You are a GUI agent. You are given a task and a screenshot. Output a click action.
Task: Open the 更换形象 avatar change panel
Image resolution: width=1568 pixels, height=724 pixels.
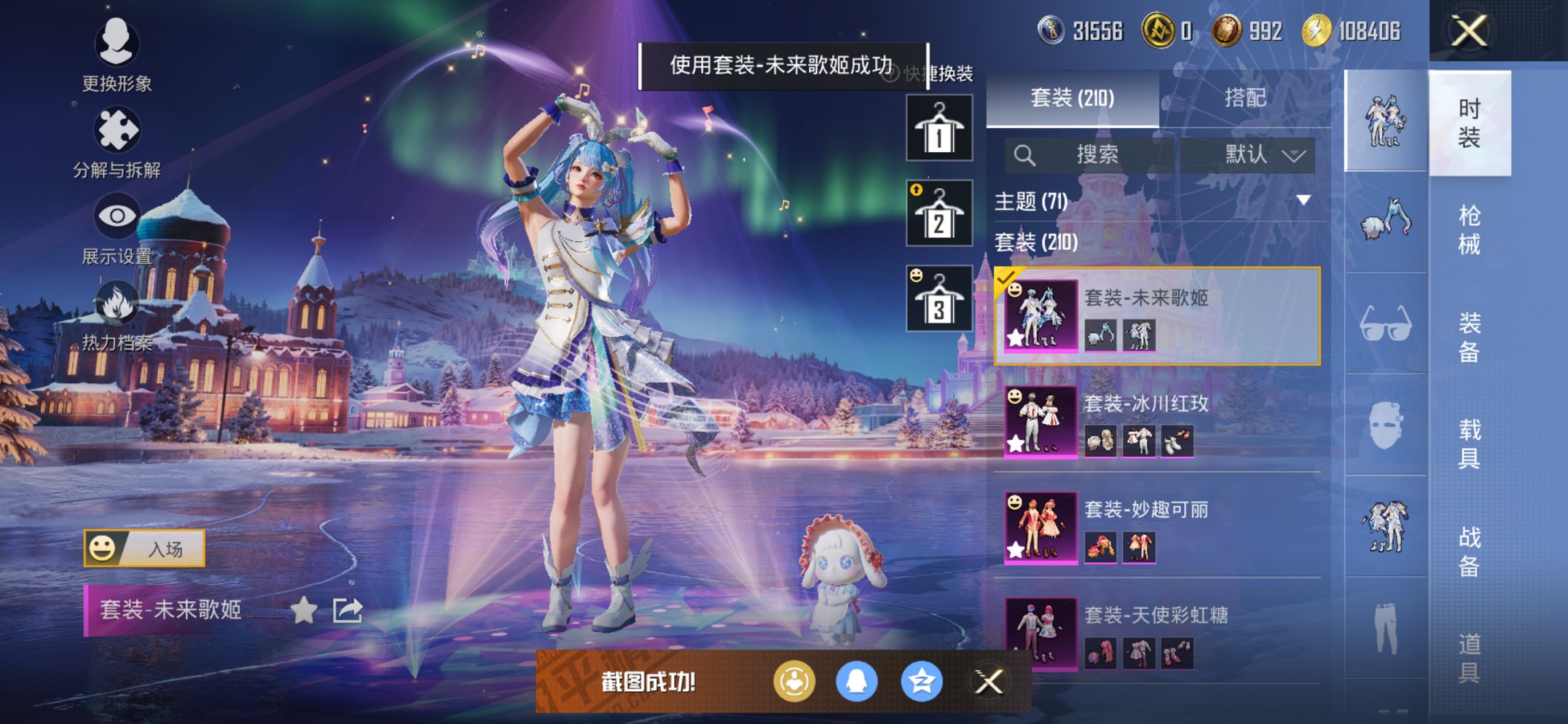point(117,45)
